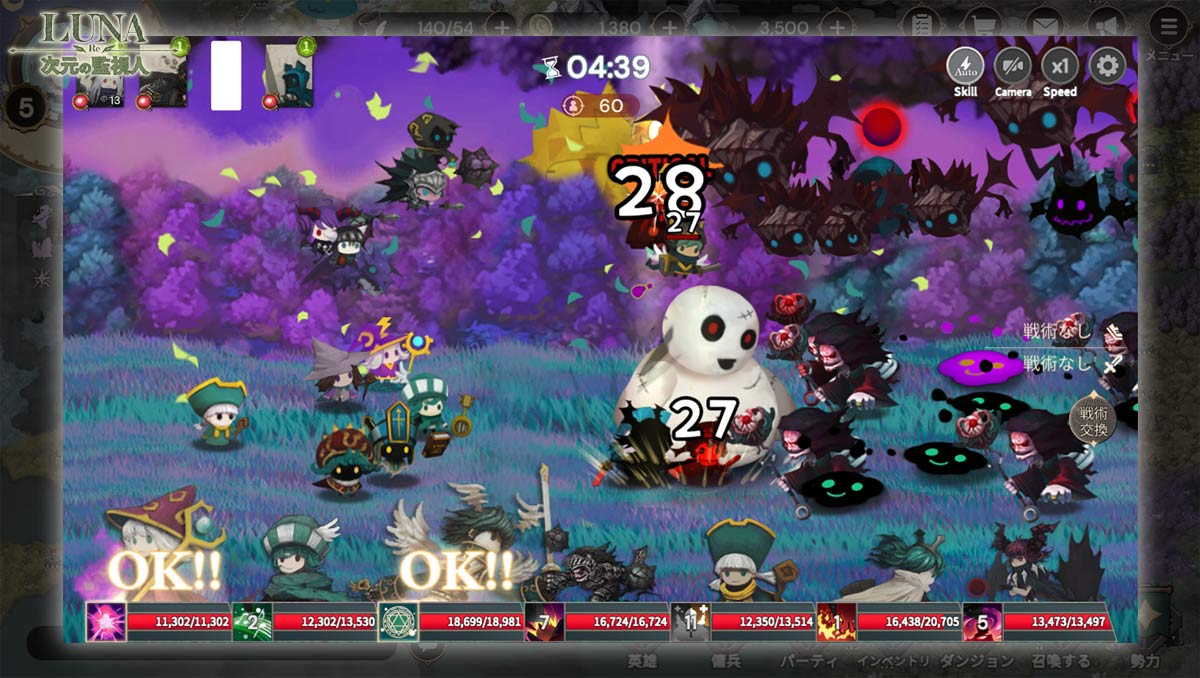This screenshot has height=678, width=1200.
Task: Select the teal creature summon card
Action: (x=290, y=76)
